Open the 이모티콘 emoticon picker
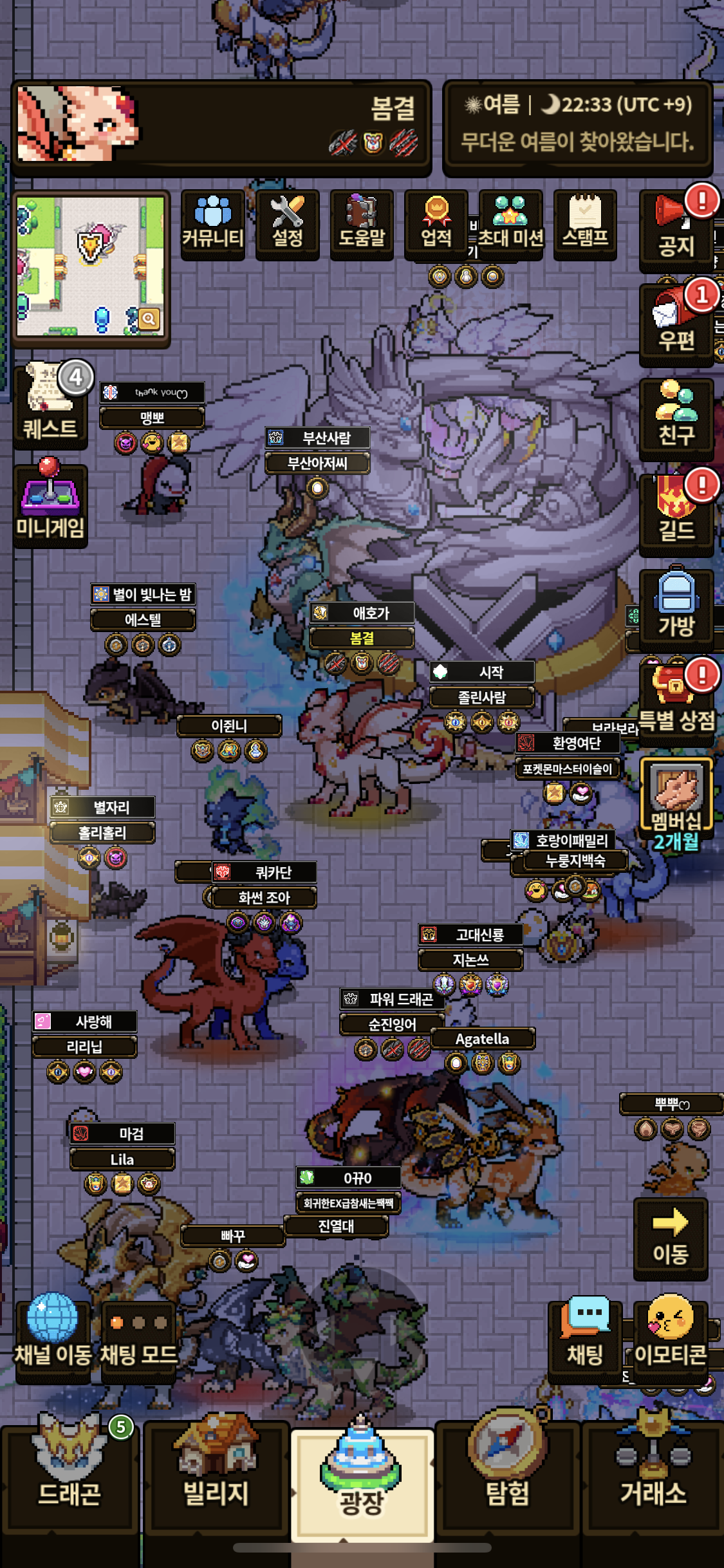The height and width of the screenshot is (1568, 724). point(671,1340)
